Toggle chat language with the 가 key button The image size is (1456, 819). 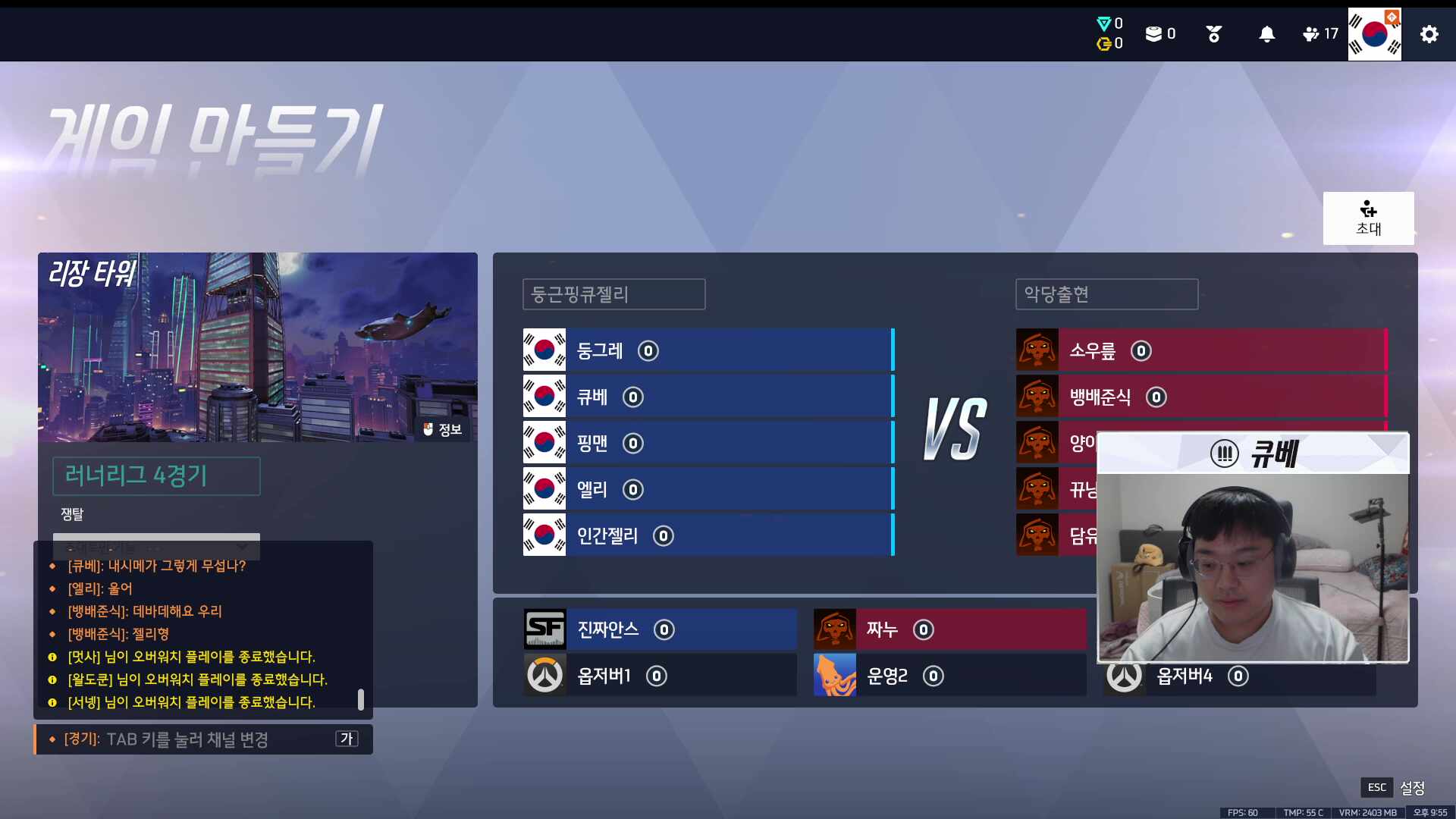[x=347, y=739]
